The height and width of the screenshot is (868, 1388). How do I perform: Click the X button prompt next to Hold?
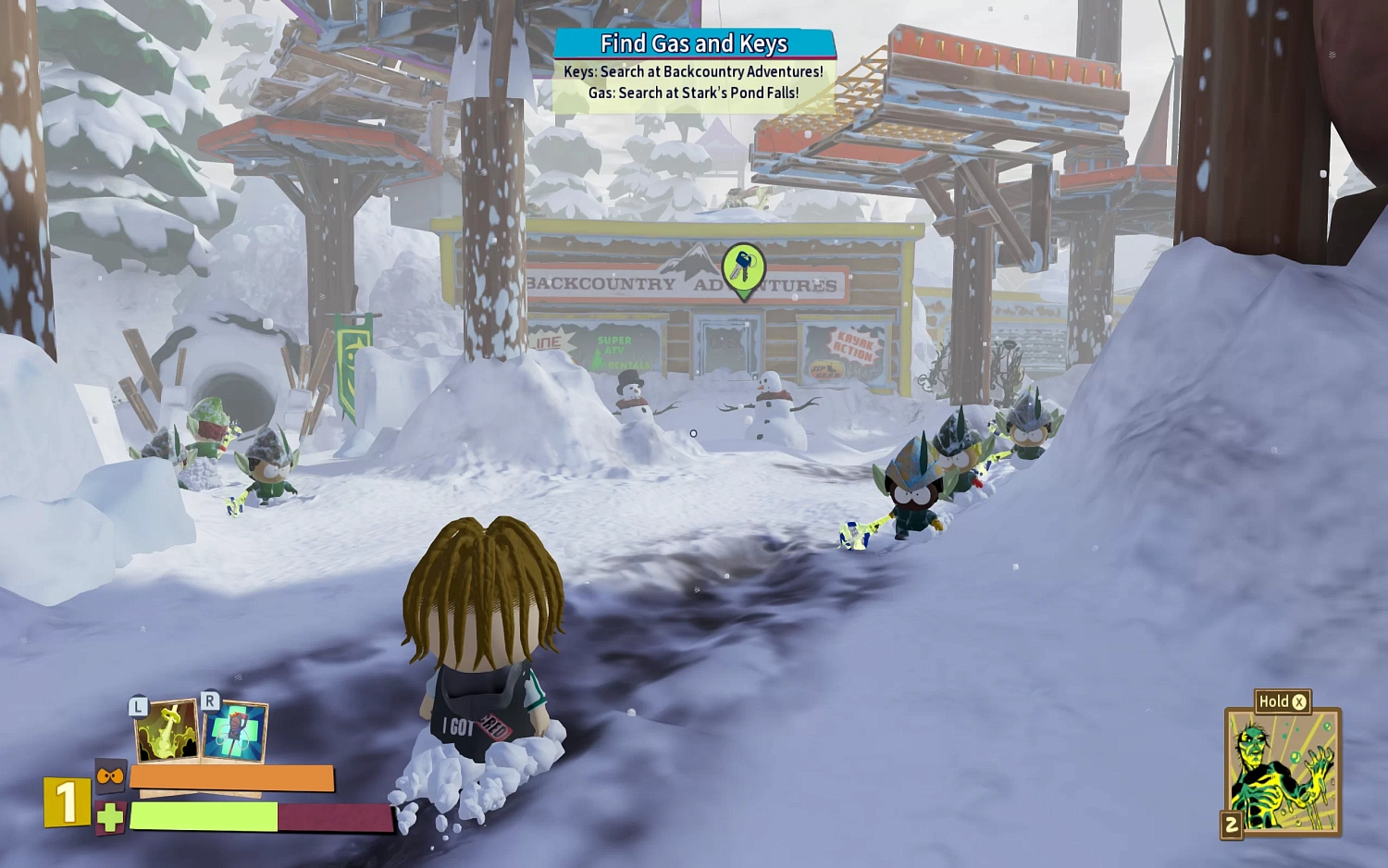point(1301,701)
